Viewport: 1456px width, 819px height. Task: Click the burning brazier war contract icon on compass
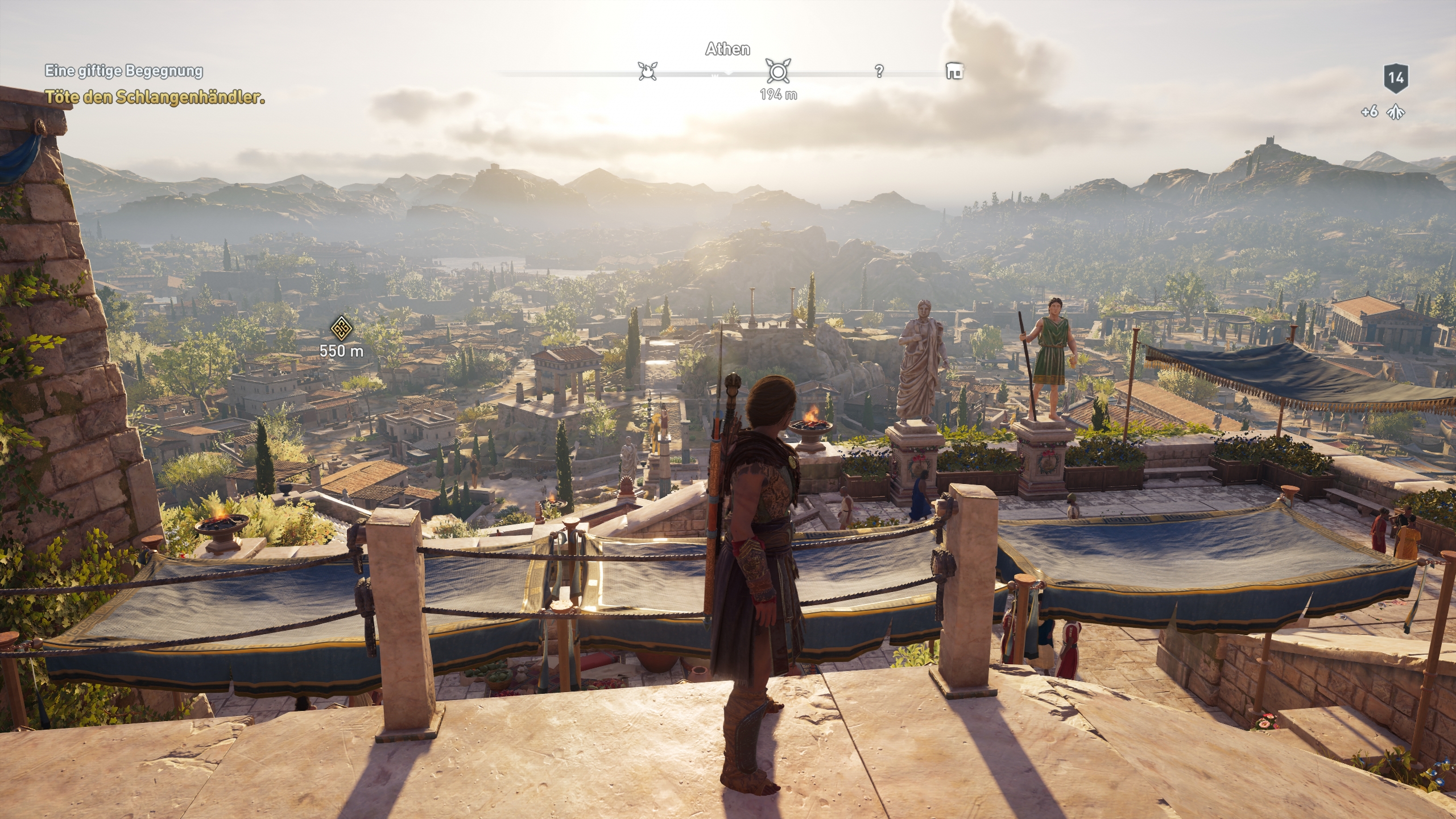(x=647, y=72)
